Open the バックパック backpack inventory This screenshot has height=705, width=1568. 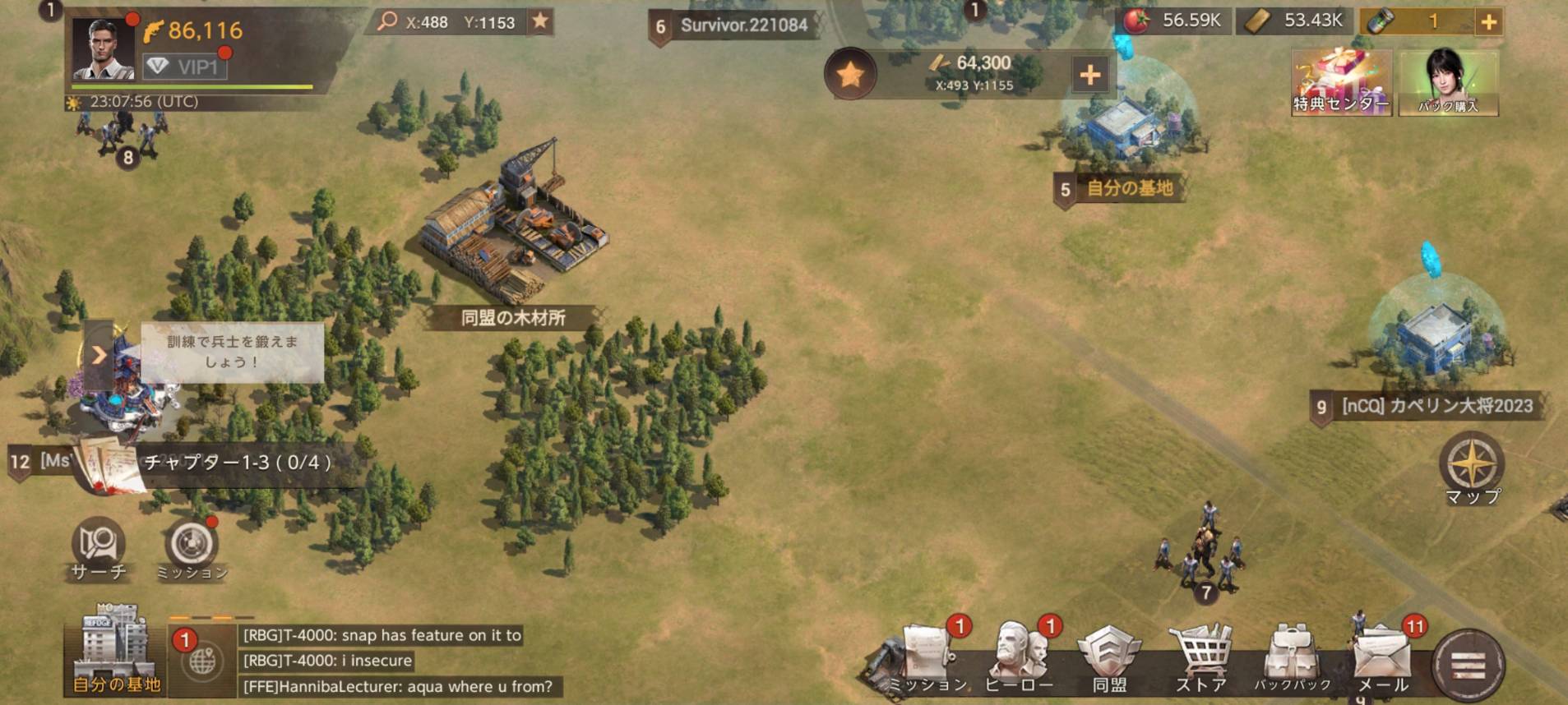pyautogui.click(x=1292, y=657)
